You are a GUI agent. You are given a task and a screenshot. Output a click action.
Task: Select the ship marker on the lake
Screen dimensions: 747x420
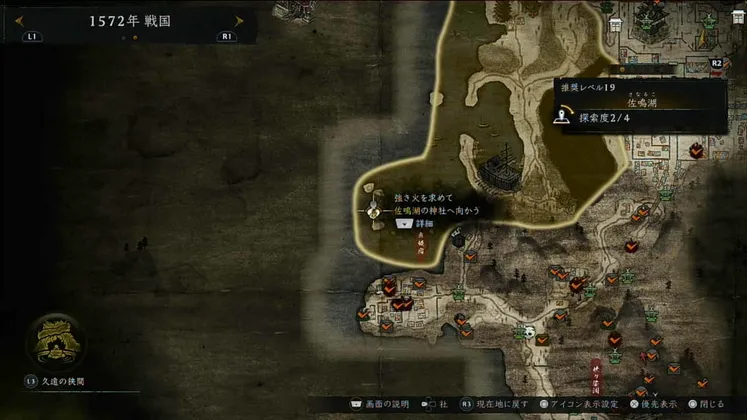(x=498, y=168)
